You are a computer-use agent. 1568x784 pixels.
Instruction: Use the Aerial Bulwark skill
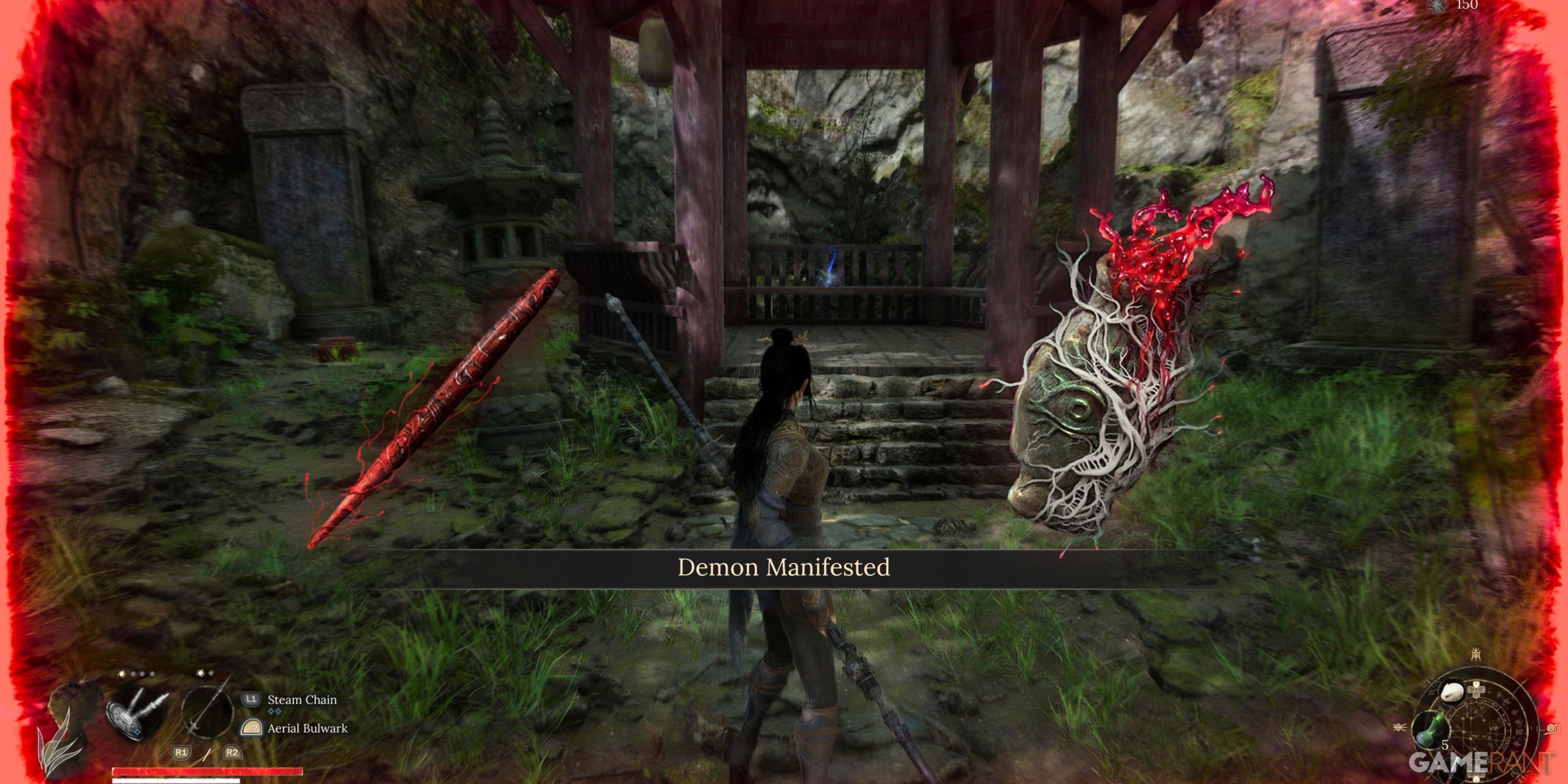coord(307,728)
